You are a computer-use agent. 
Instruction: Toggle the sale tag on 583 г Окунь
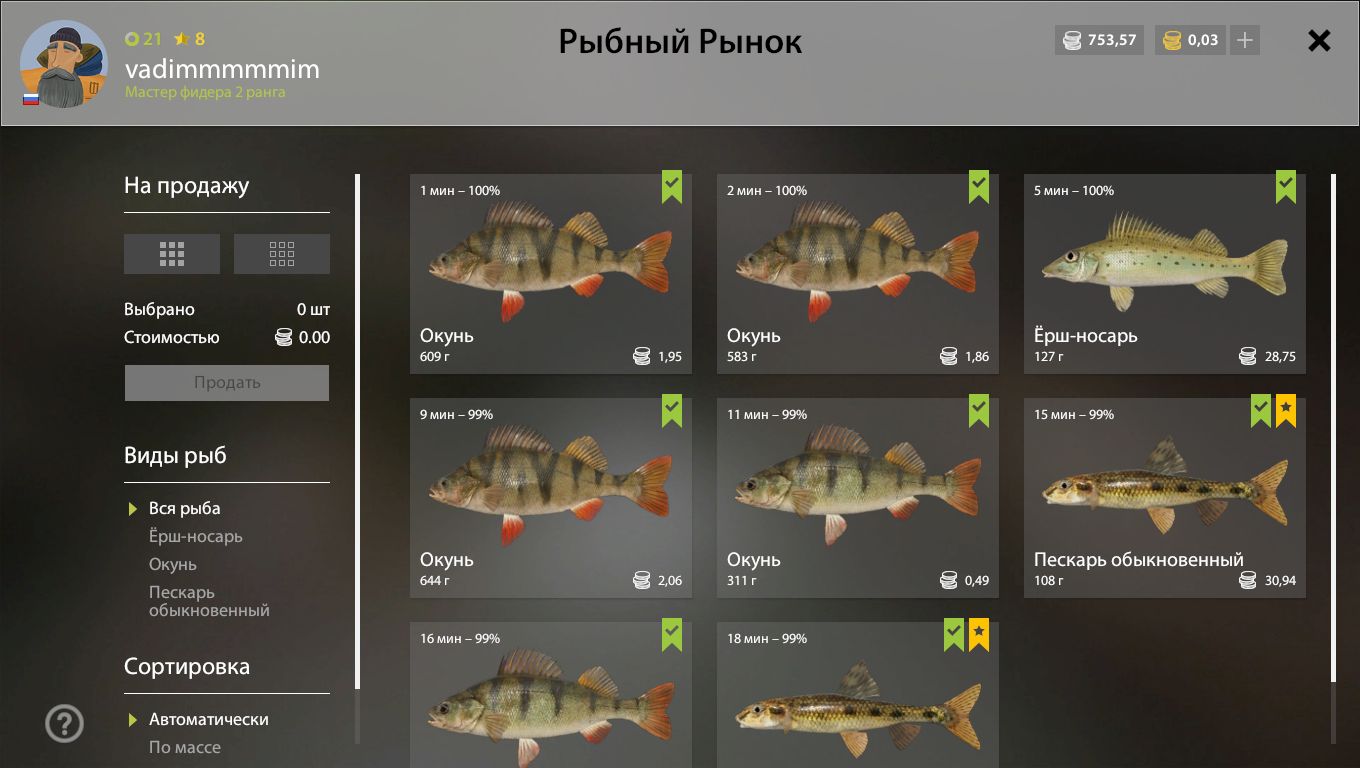point(978,187)
